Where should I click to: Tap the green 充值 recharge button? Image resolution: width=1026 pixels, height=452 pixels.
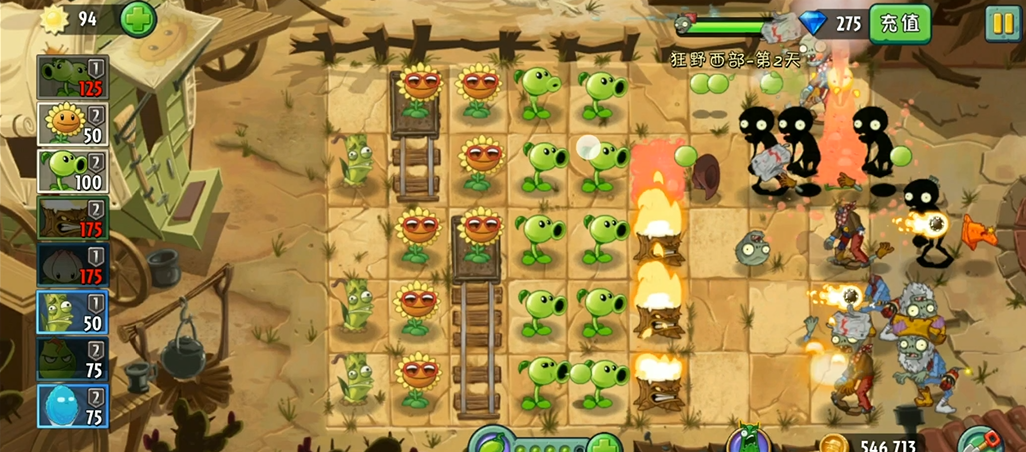point(899,22)
